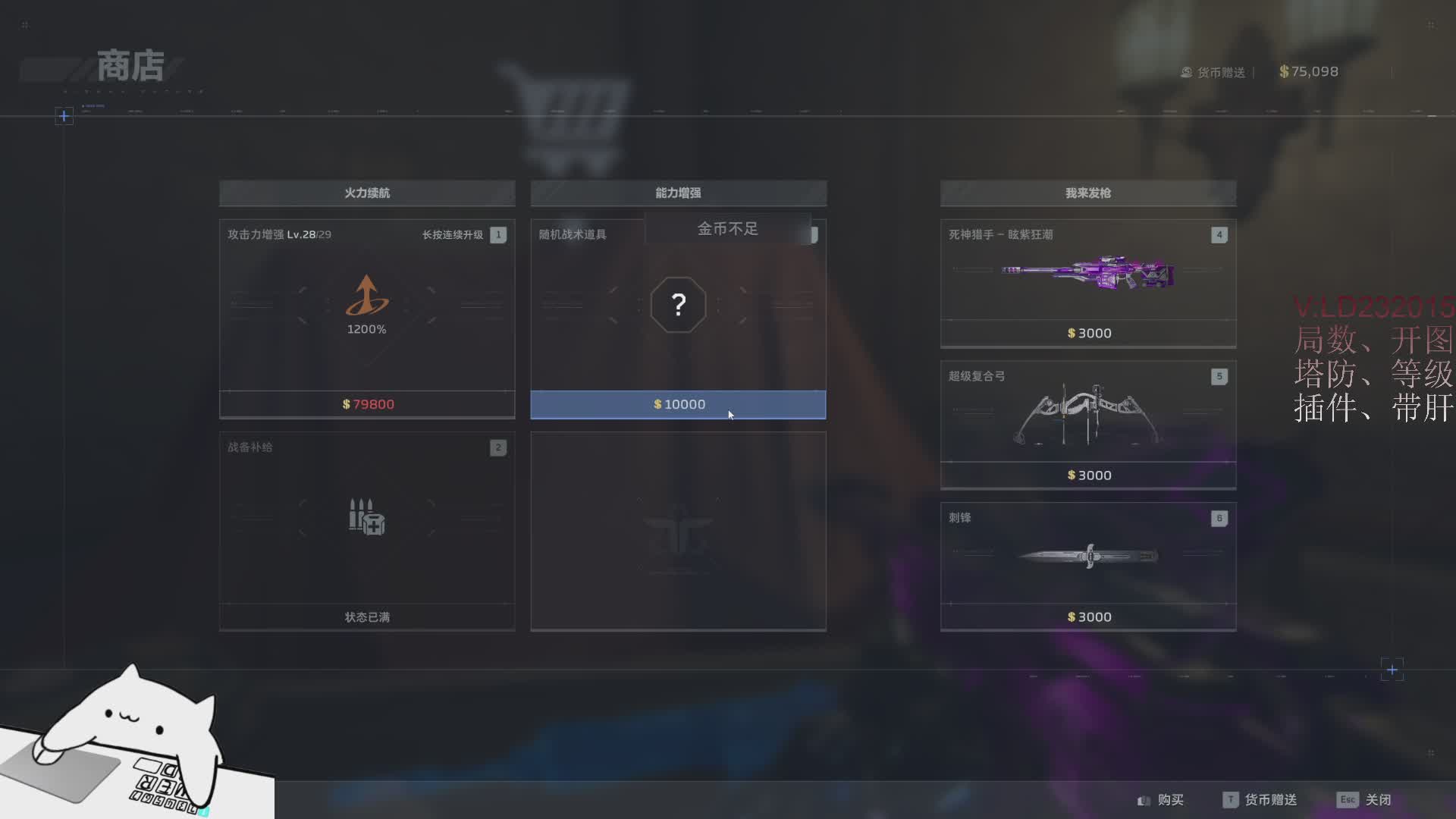Purchase the random tactical item for $10000

tap(678, 404)
